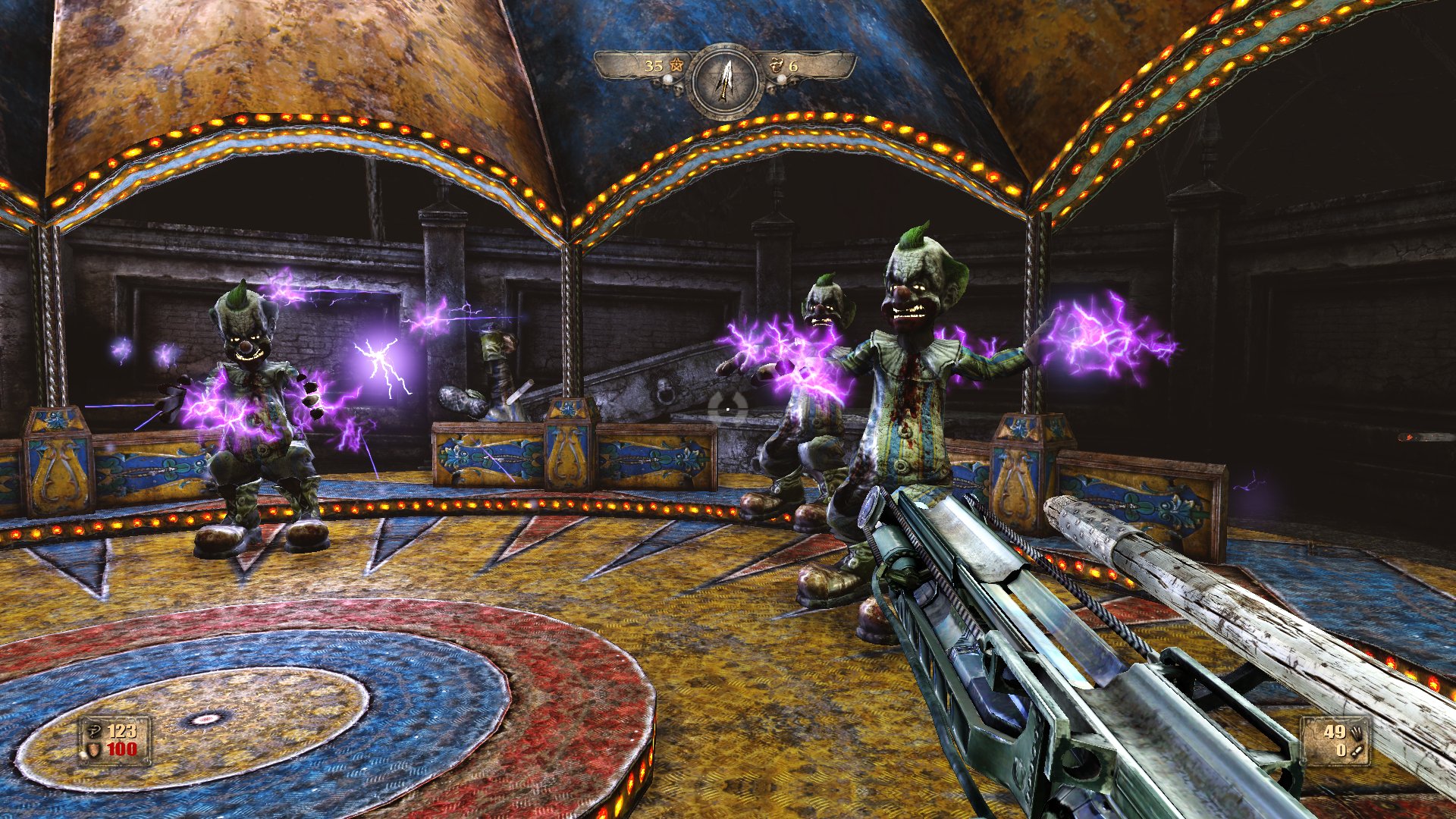Click the armor shield icon
The width and height of the screenshot is (1456, 819).
pyautogui.click(x=94, y=749)
